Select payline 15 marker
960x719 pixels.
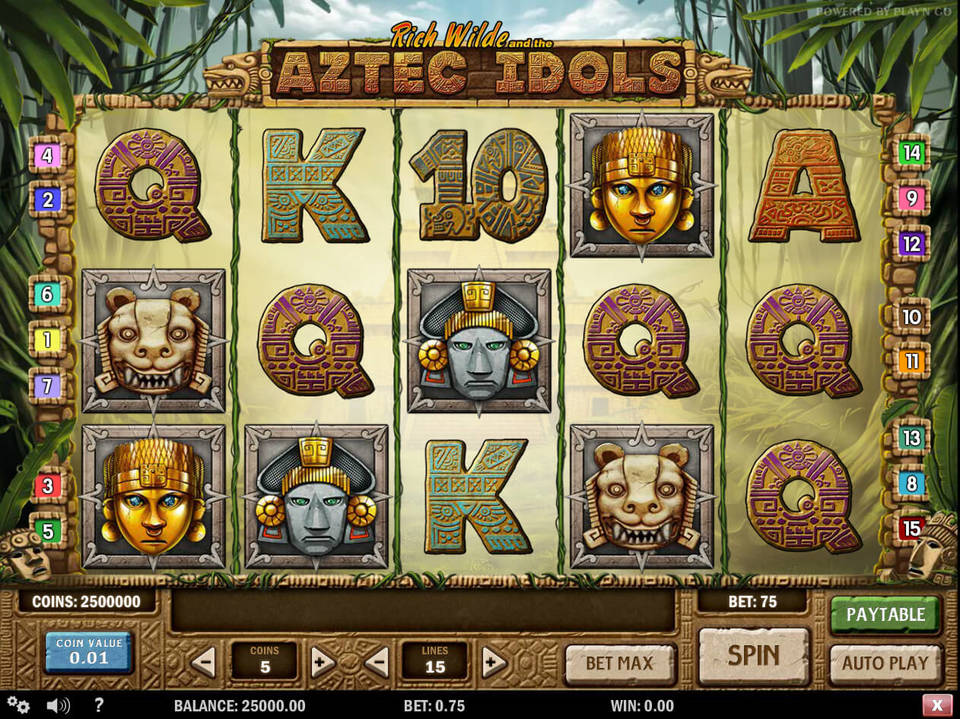coord(911,528)
